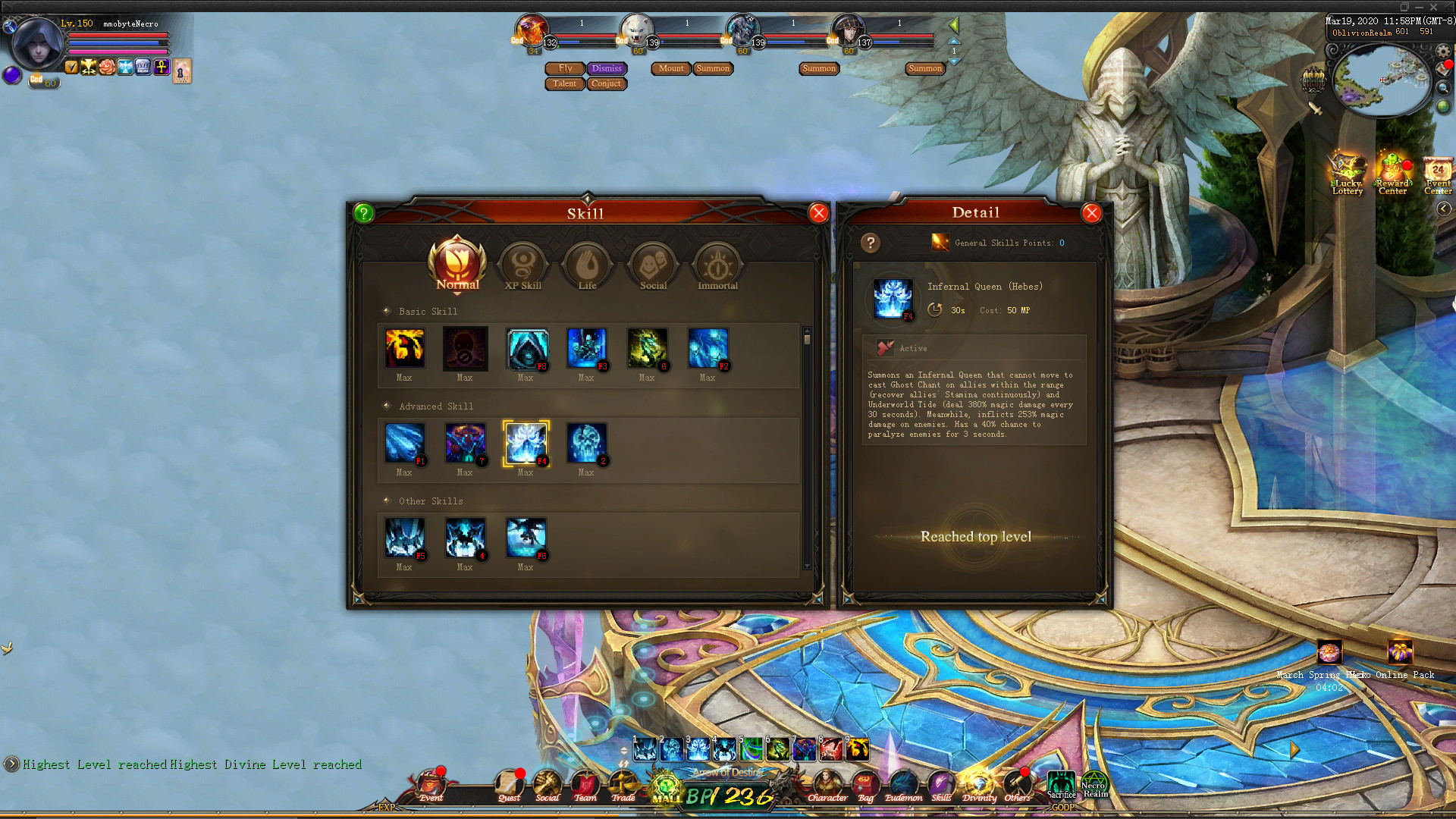Click the Fly button
The image size is (1456, 819).
[564, 68]
